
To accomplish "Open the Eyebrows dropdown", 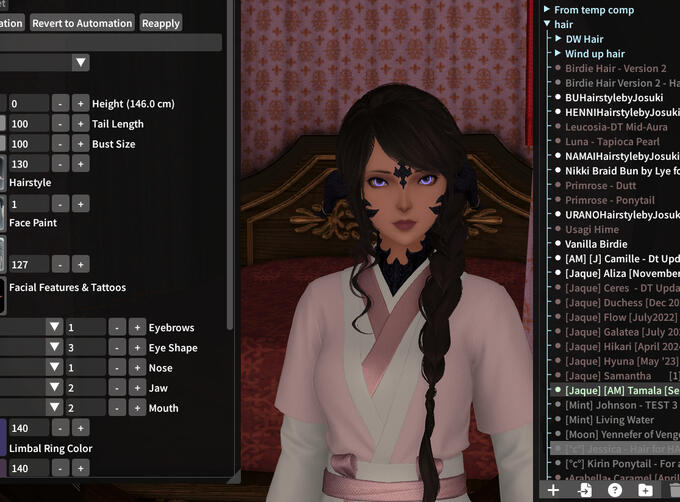I will (x=55, y=328).
